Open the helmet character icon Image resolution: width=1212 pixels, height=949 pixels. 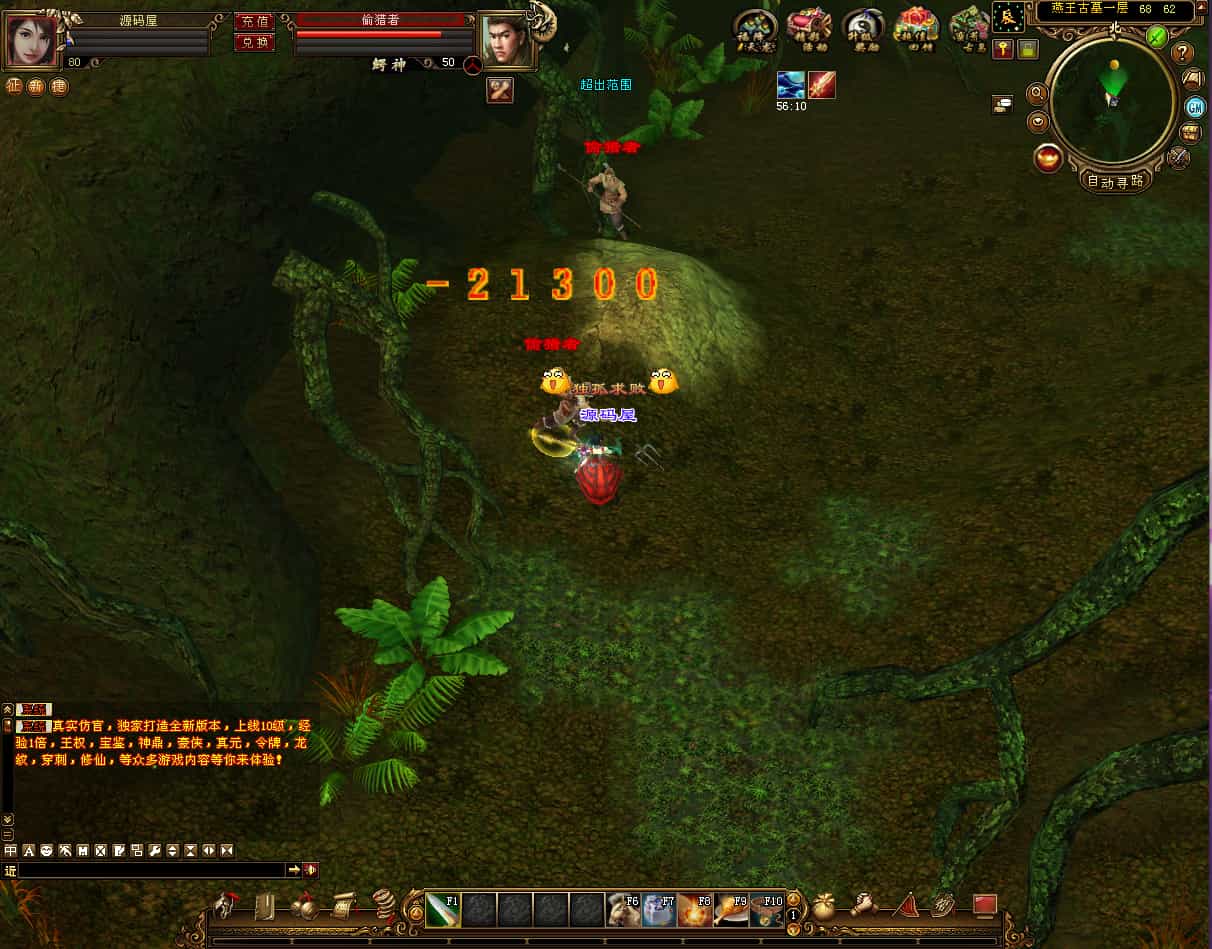[x=225, y=906]
